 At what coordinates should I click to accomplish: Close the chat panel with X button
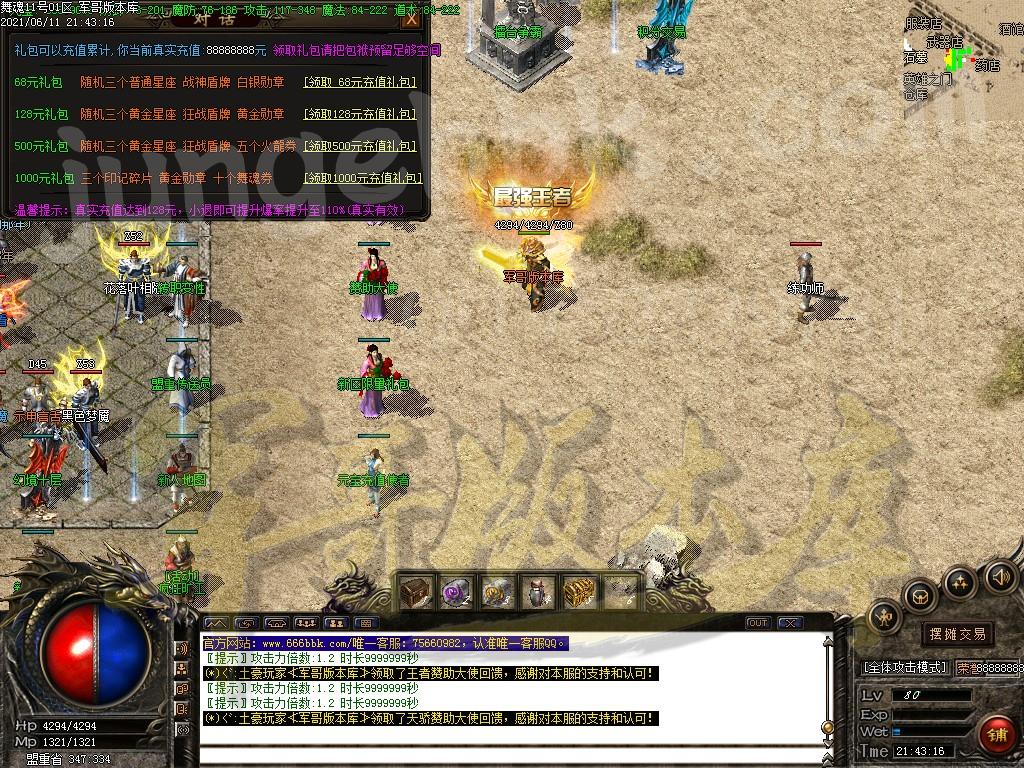click(789, 623)
